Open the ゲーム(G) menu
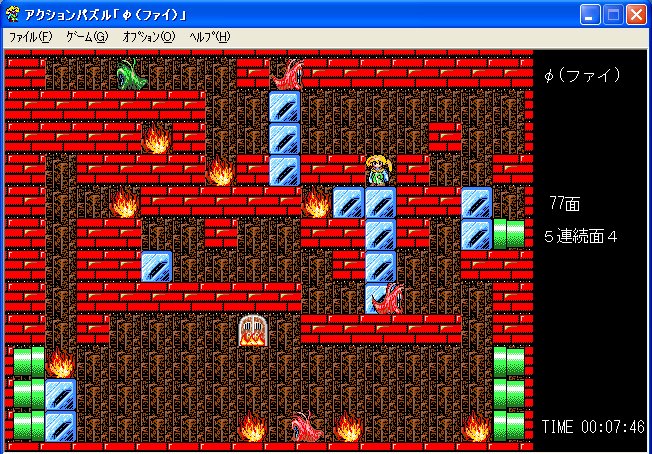This screenshot has width=652, height=454. point(87,37)
